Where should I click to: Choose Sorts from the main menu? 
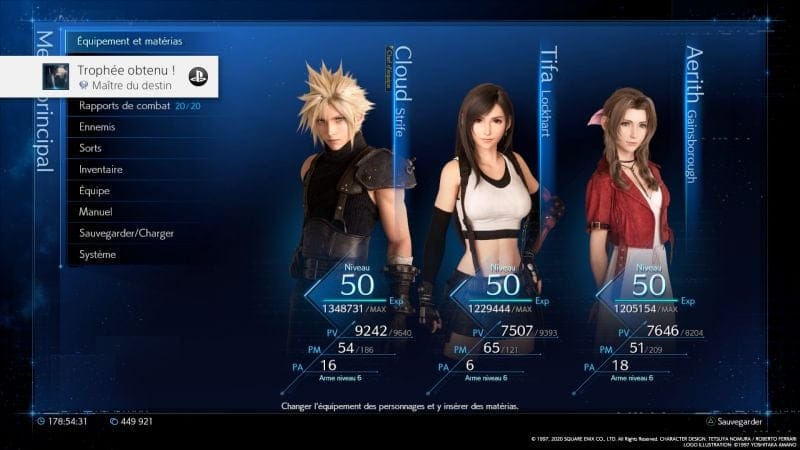click(91, 148)
